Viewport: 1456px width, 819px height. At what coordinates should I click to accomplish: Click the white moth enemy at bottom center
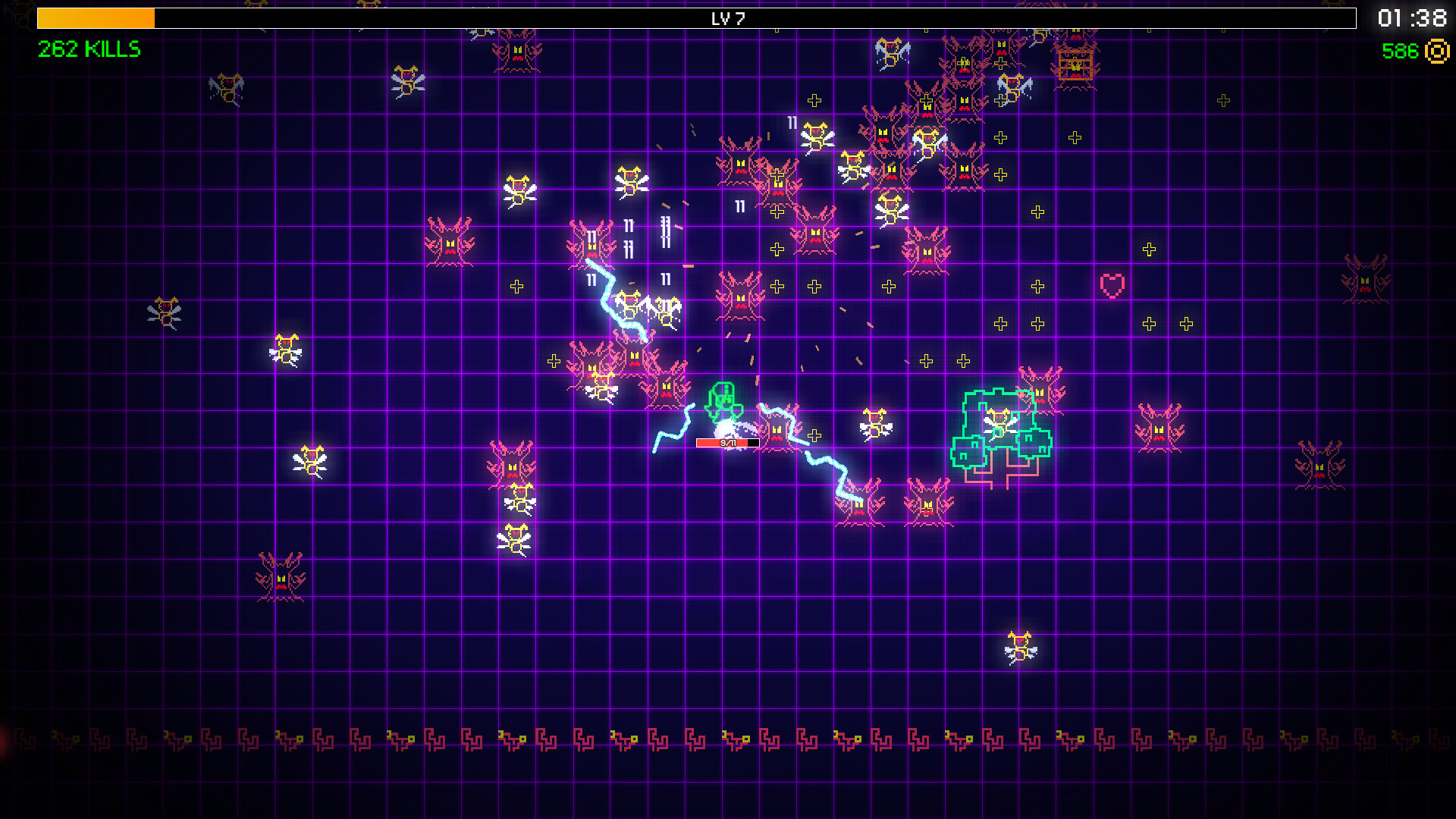point(514,542)
